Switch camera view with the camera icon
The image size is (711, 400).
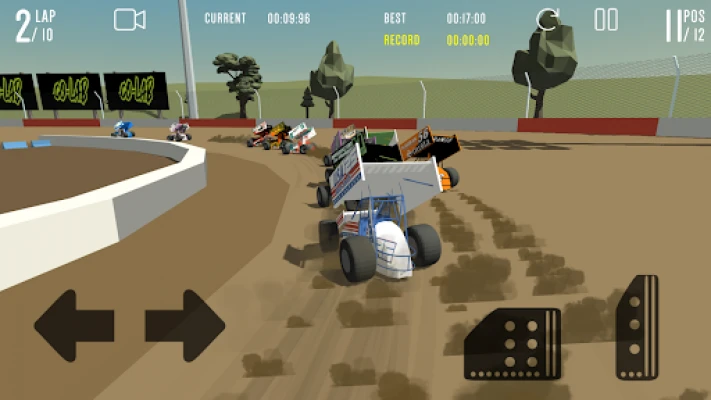coord(129,19)
